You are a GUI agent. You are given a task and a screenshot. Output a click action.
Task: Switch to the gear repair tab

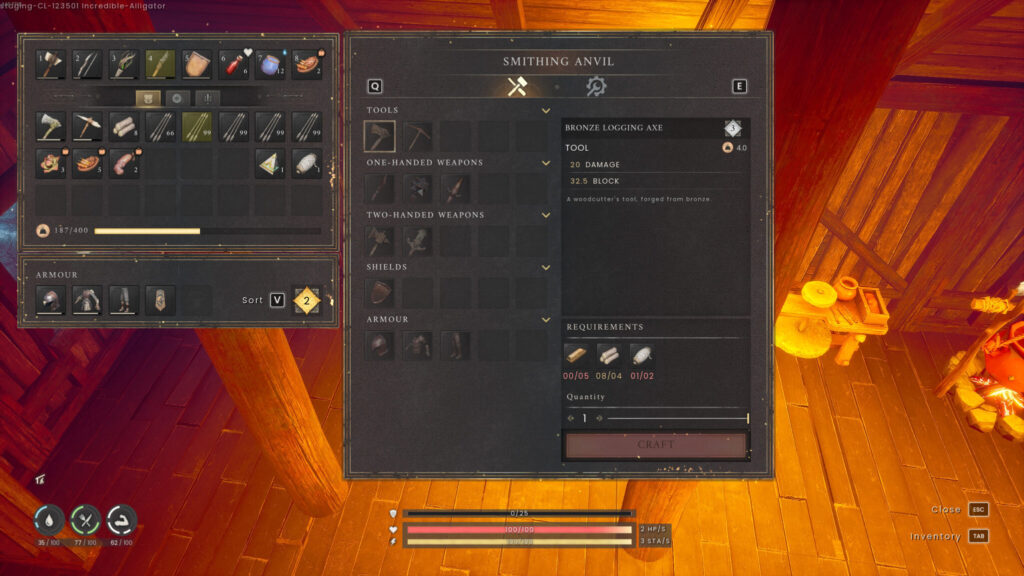coord(596,86)
